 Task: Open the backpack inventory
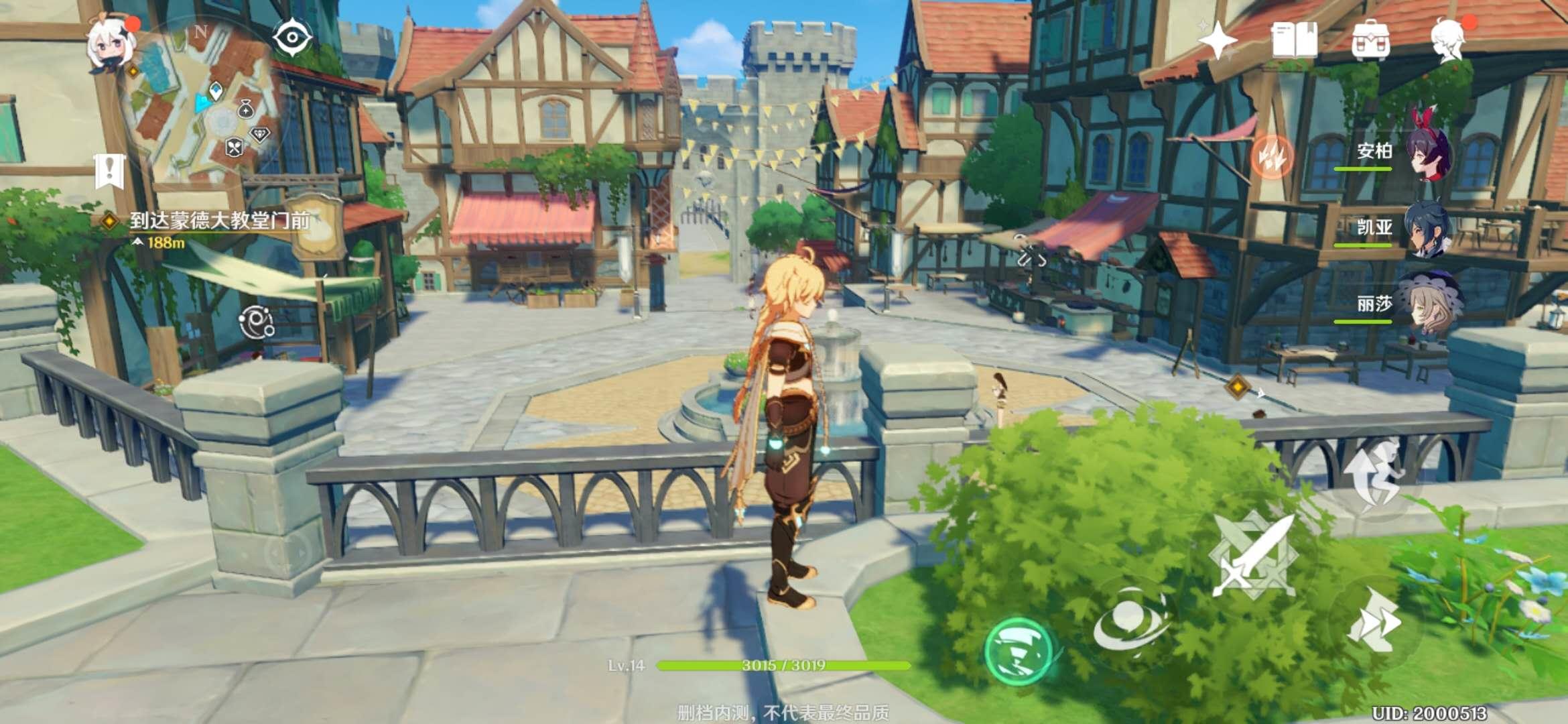click(1371, 40)
